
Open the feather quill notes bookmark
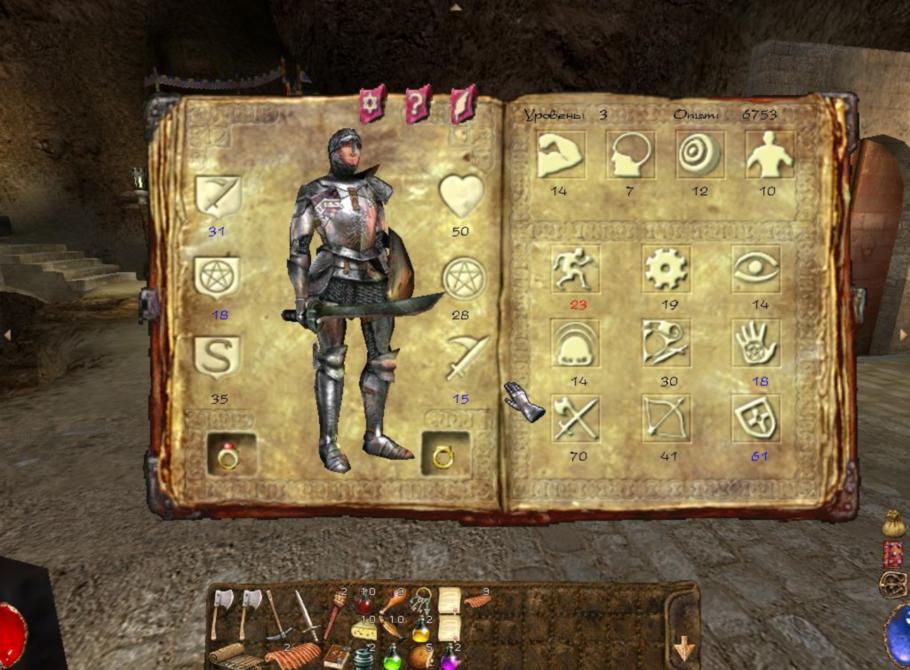[462, 102]
